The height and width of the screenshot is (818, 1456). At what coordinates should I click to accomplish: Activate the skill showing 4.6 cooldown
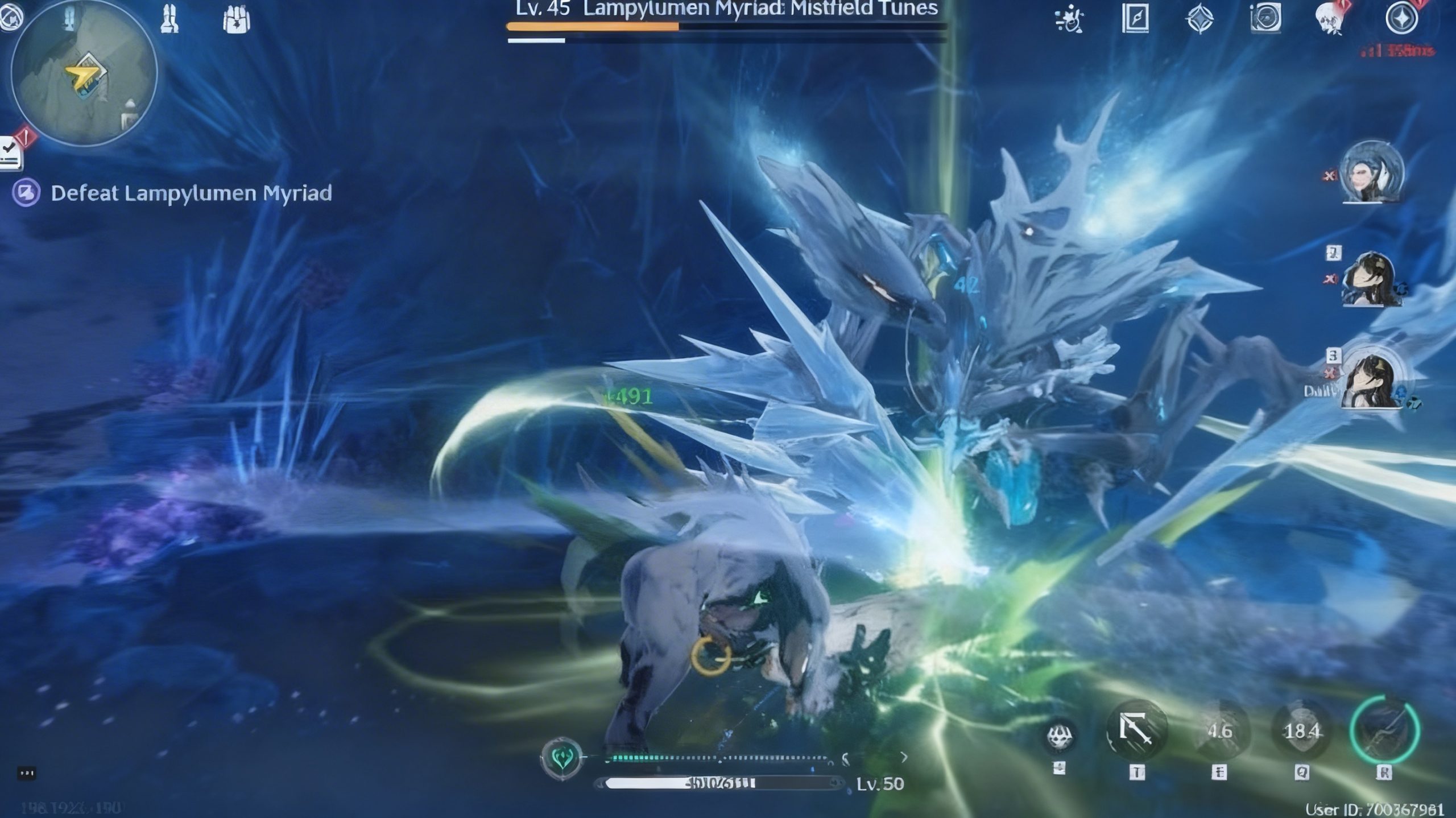point(1219,731)
